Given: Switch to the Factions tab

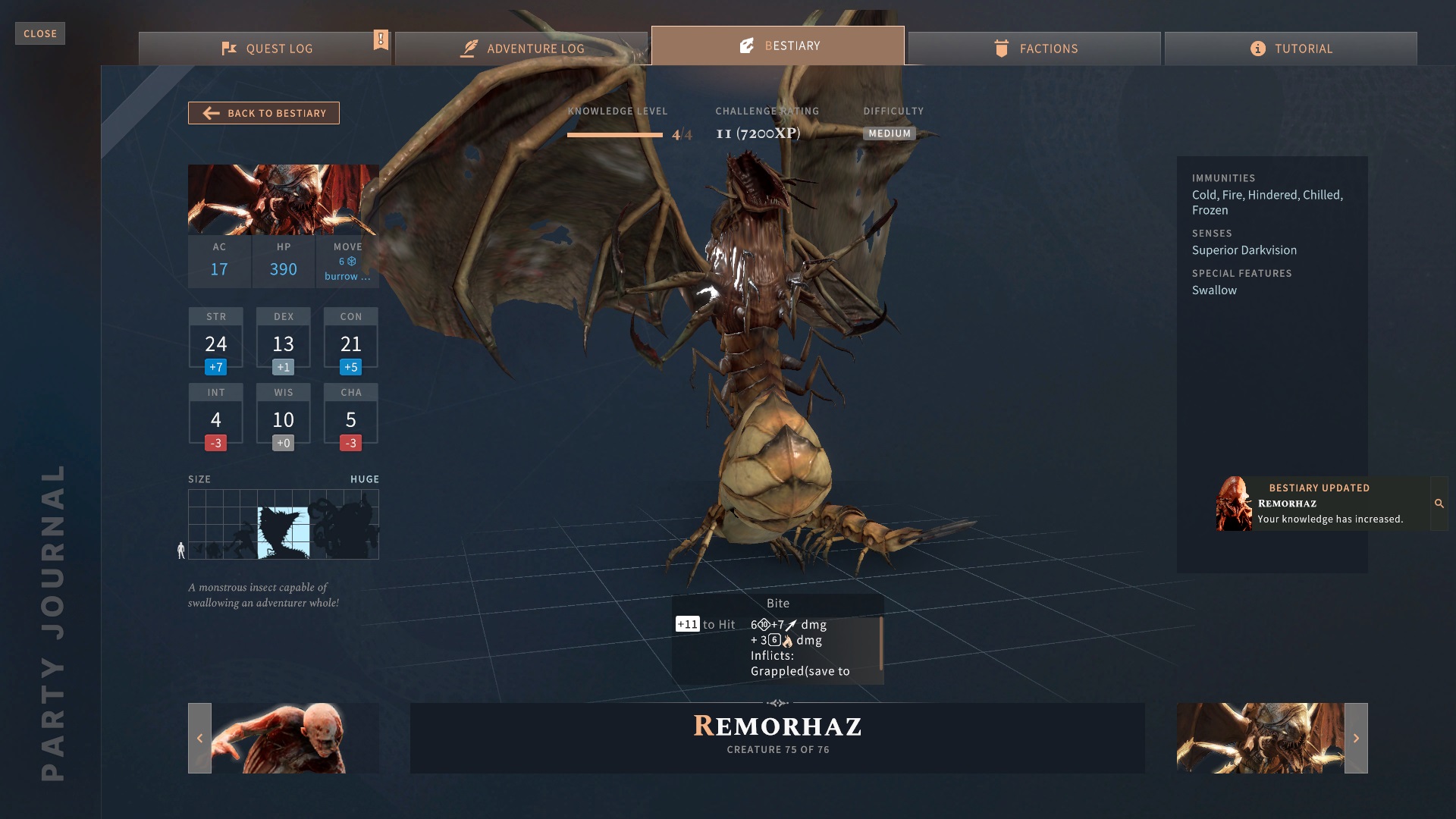Looking at the screenshot, I should pyautogui.click(x=1034, y=49).
